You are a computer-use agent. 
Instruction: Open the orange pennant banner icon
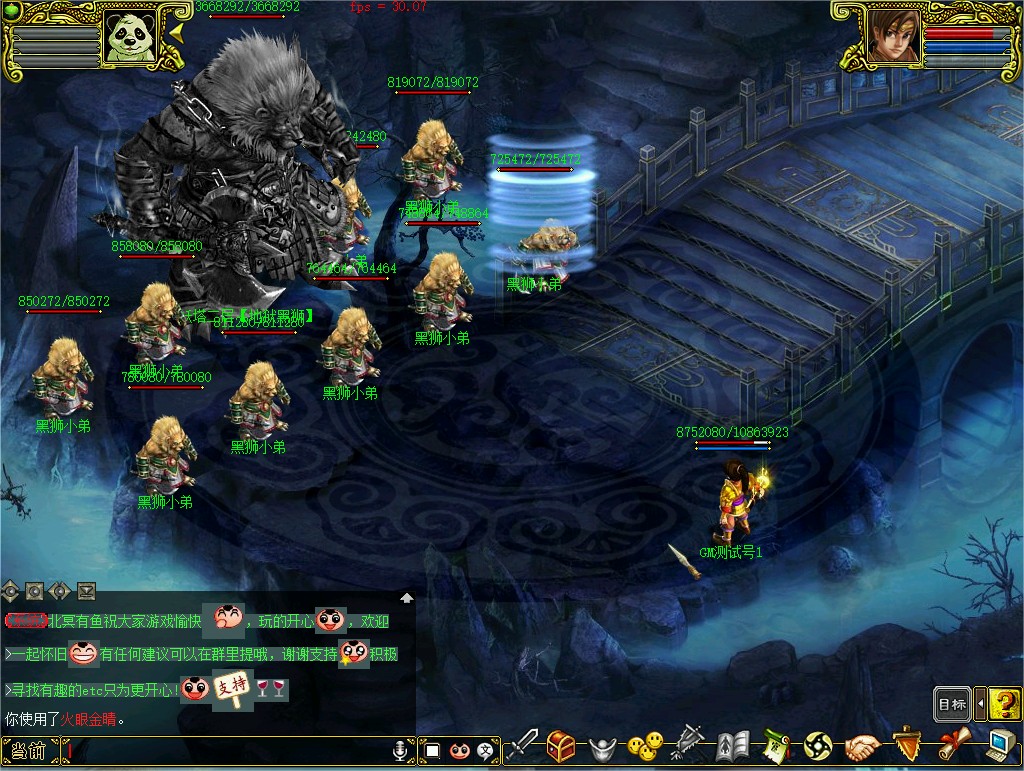coord(906,746)
